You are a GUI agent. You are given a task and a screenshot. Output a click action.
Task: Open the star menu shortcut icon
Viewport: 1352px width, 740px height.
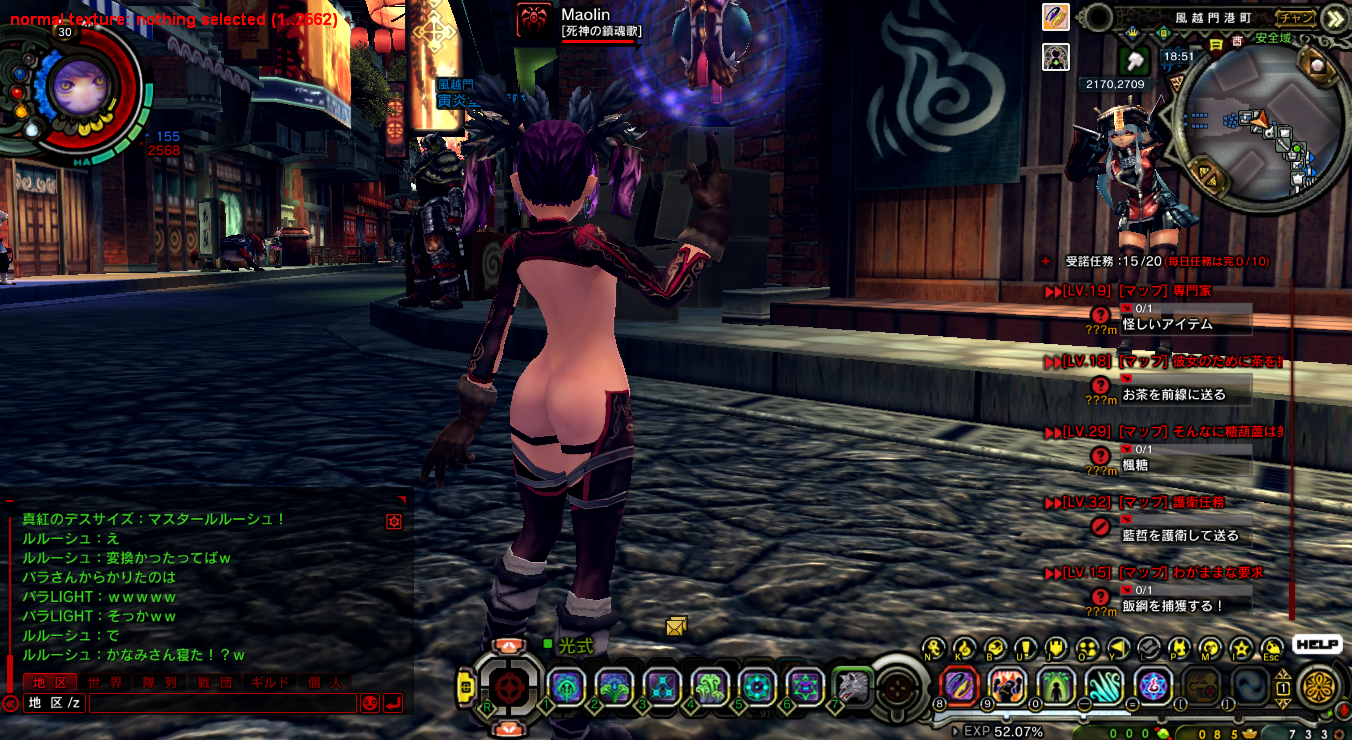pos(1241,648)
